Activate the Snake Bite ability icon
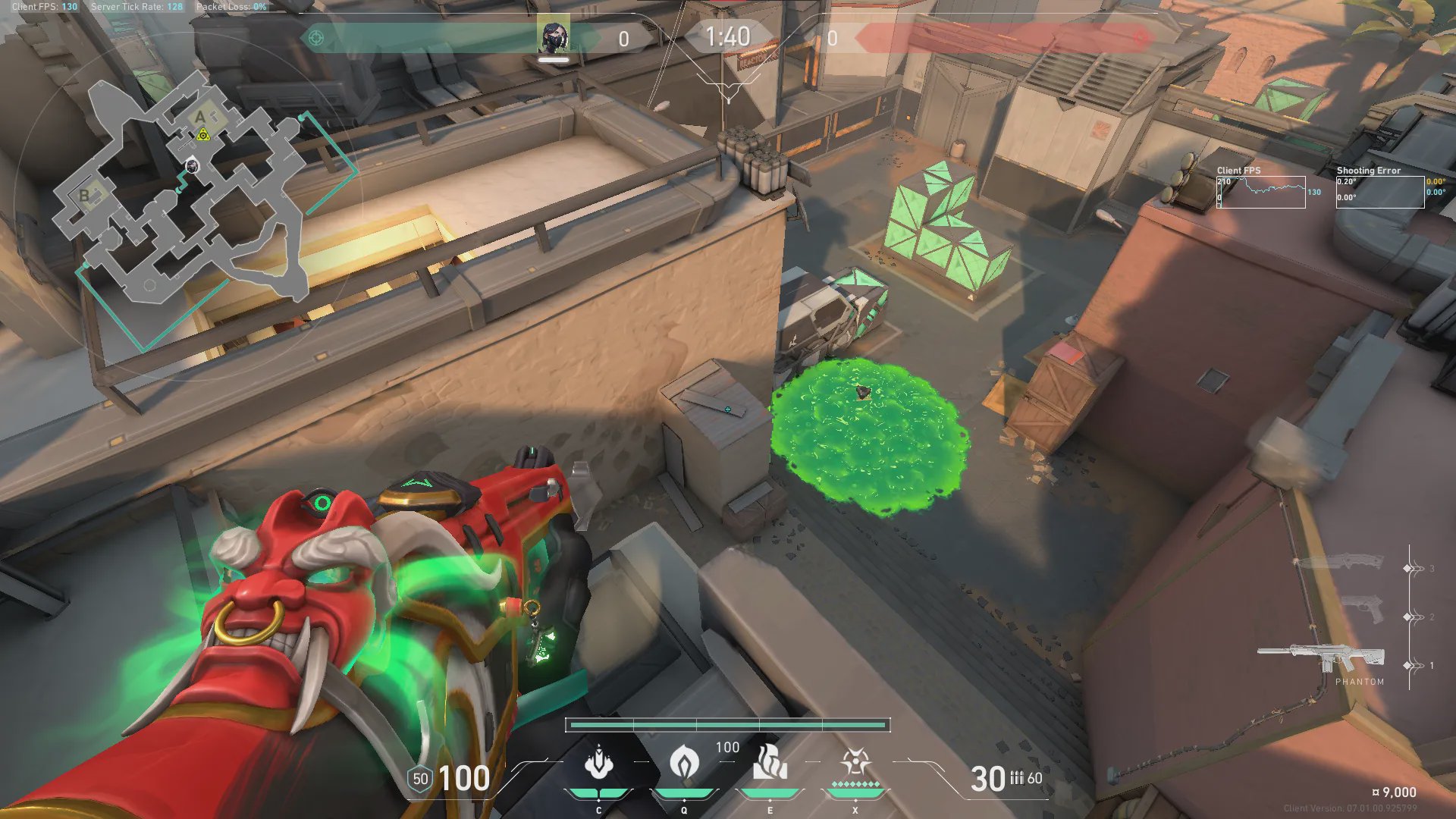Image resolution: width=1456 pixels, height=819 pixels. (598, 764)
